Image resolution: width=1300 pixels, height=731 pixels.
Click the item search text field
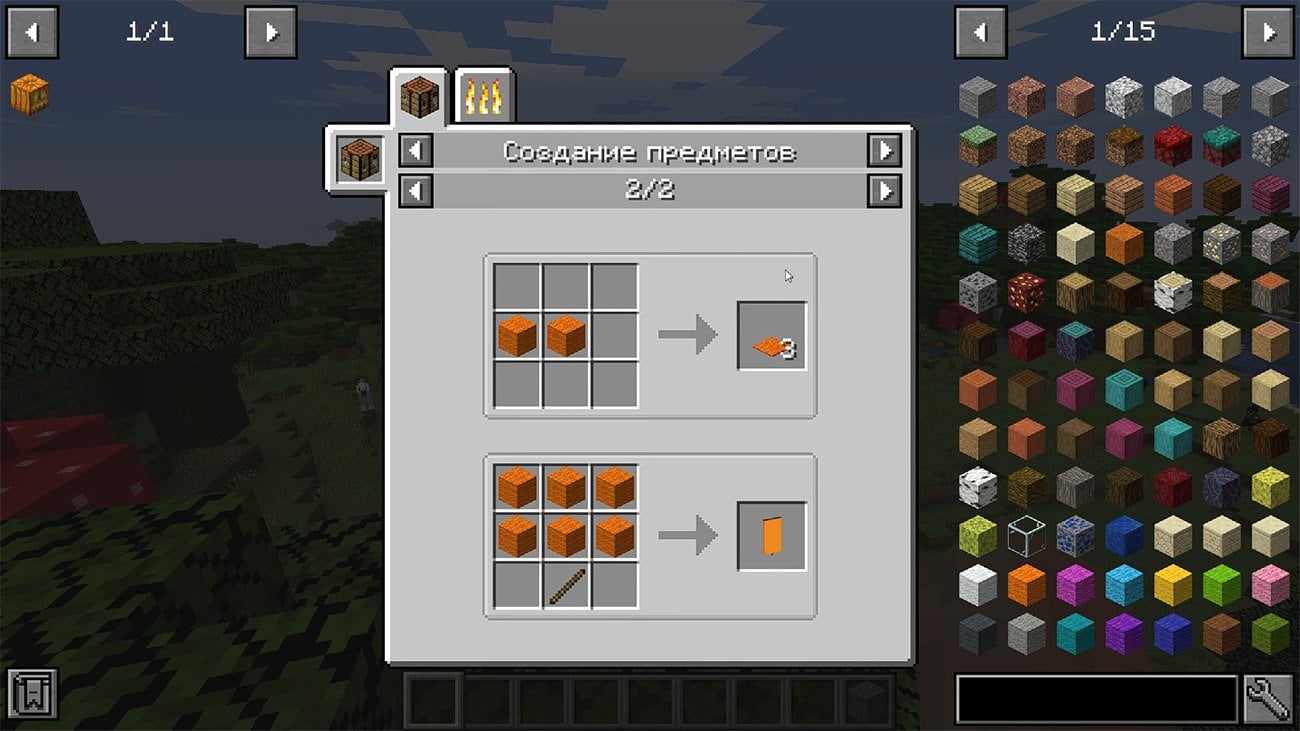(x=1096, y=698)
